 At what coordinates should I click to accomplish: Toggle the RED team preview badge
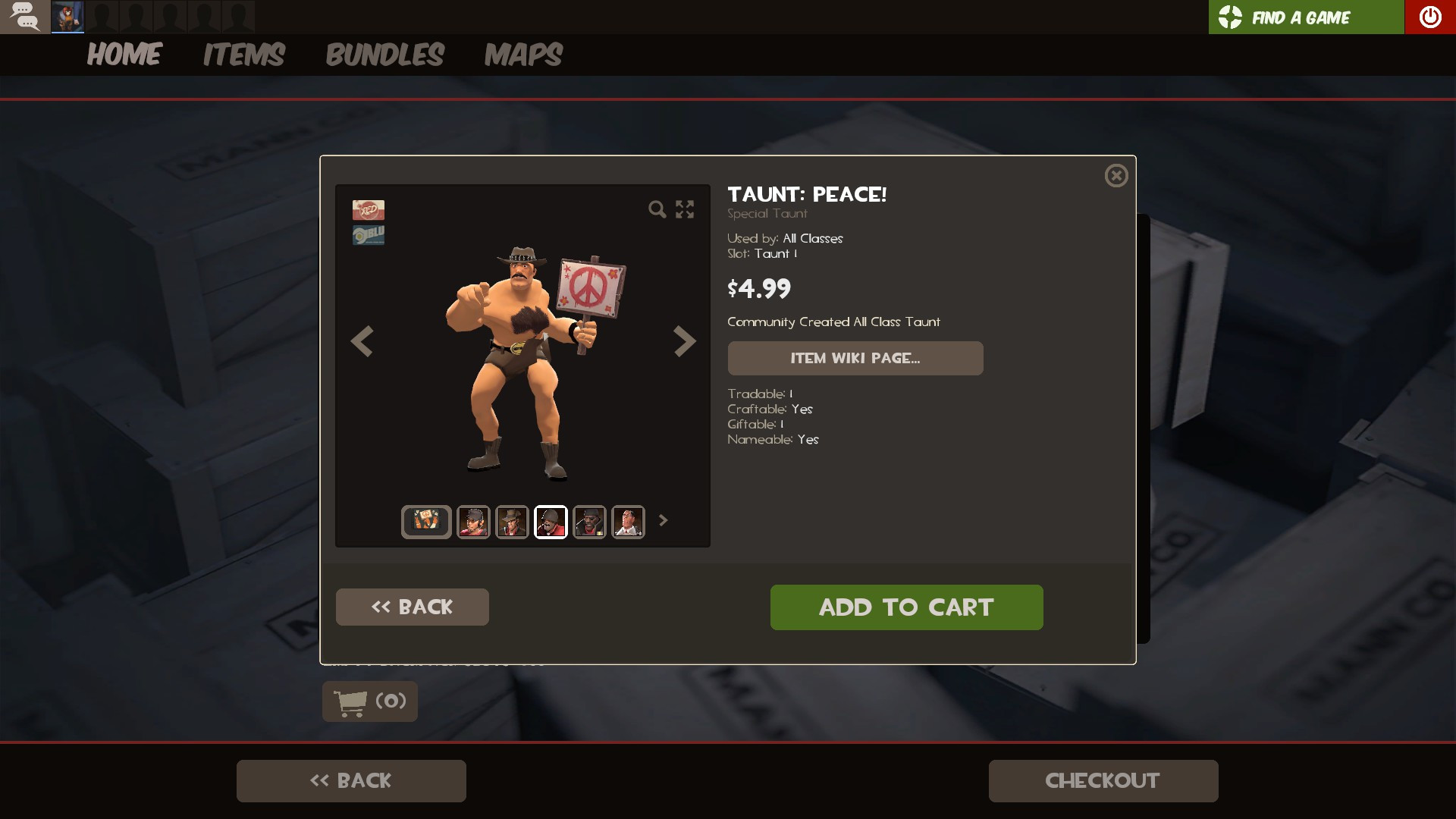[x=368, y=210]
